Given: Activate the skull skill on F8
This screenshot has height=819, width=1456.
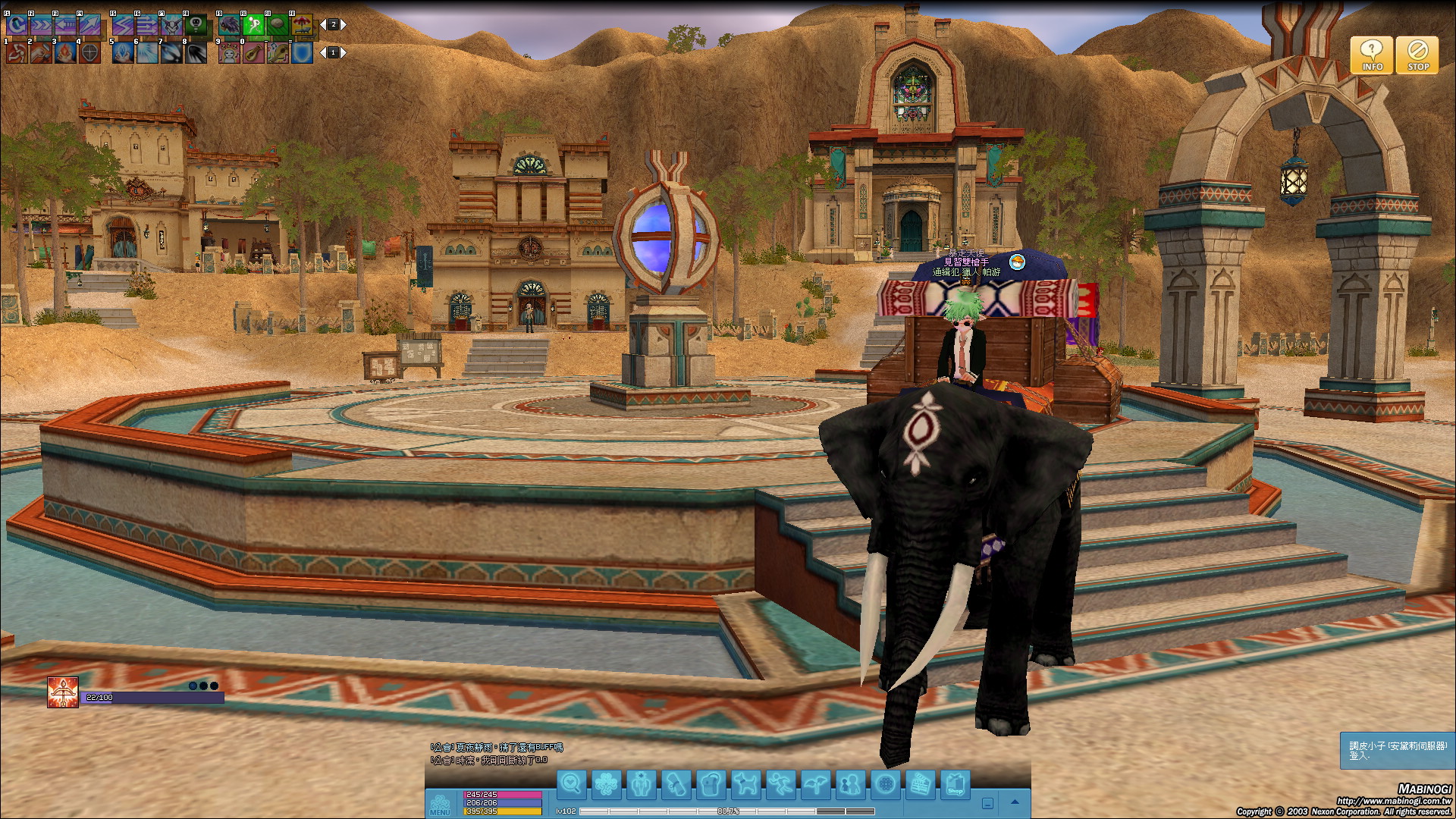Looking at the screenshot, I should 196,25.
